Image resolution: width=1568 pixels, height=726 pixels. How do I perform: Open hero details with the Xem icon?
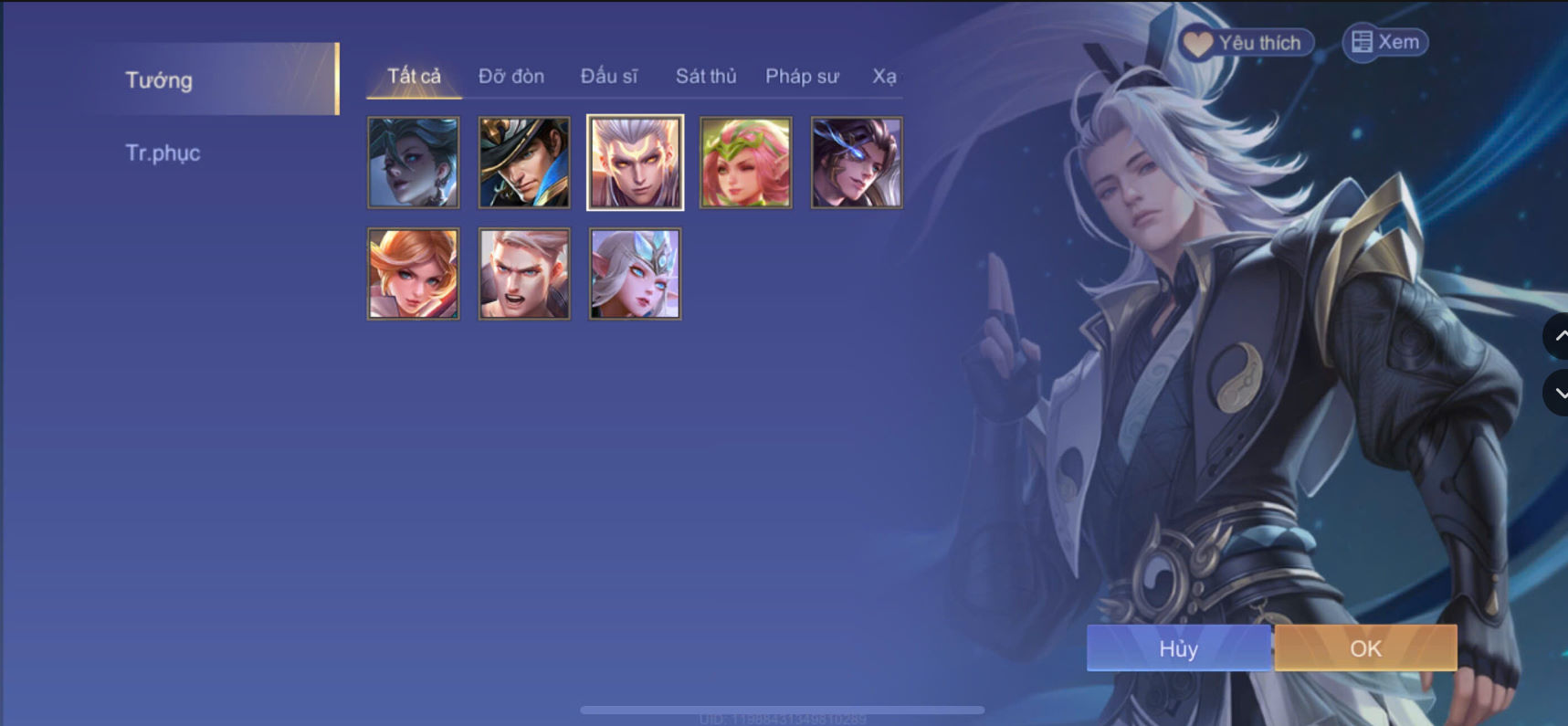click(x=1384, y=41)
